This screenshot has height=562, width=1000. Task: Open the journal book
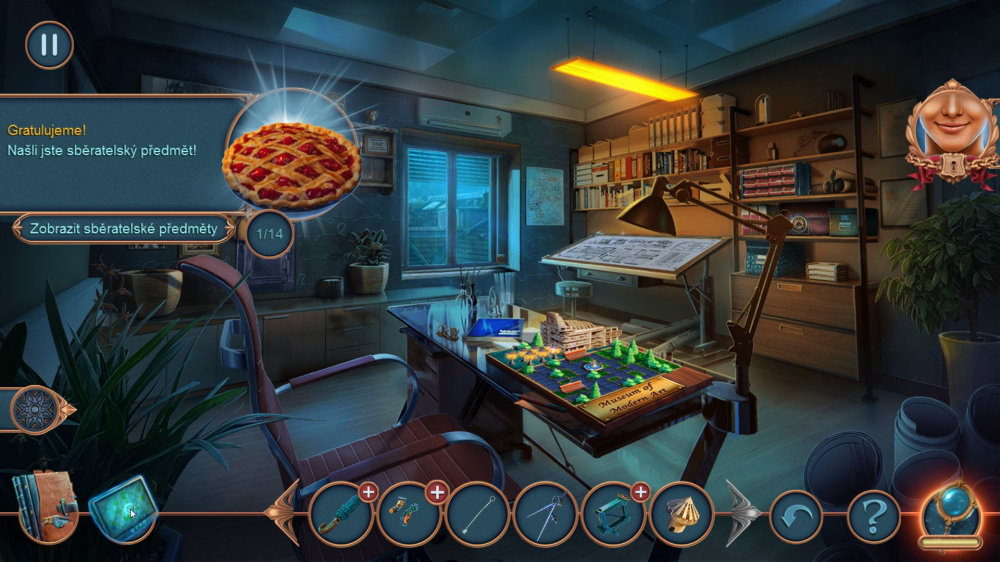point(45,506)
